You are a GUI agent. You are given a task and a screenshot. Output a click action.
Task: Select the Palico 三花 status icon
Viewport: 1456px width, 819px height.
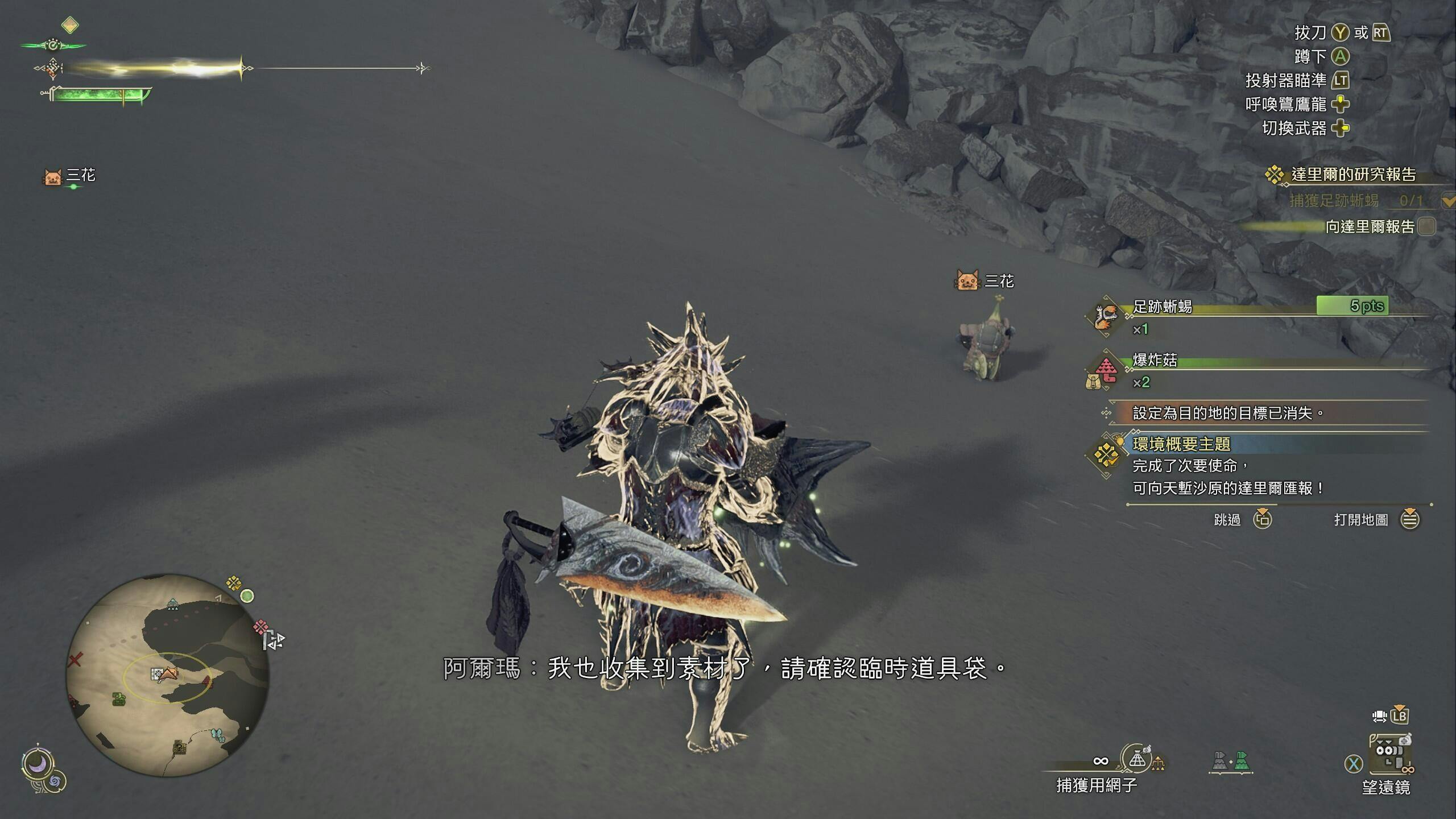(x=52, y=176)
